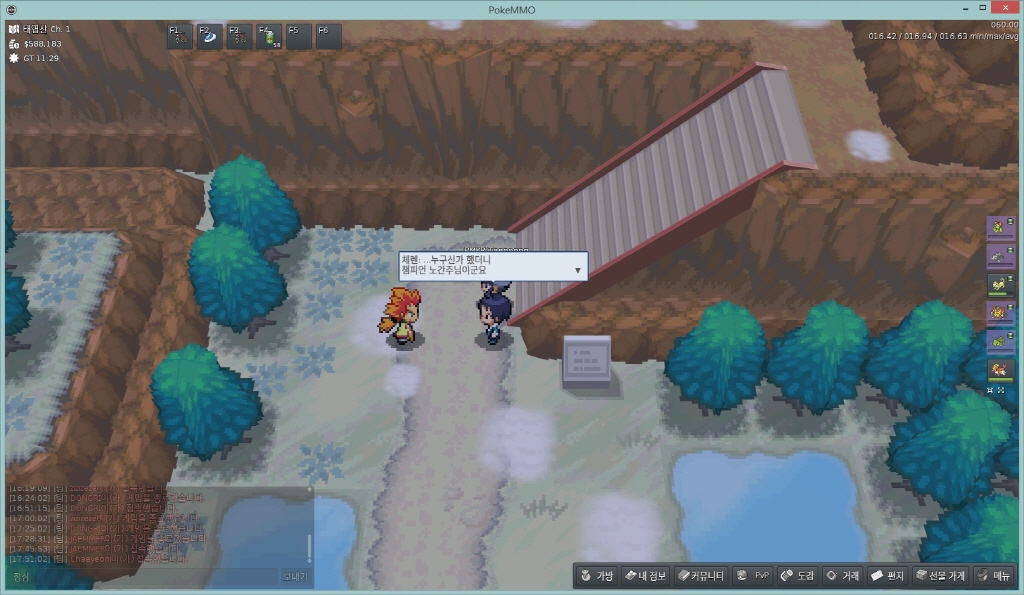Use the F2 hotkey slot item
The image size is (1024, 595).
[210, 37]
